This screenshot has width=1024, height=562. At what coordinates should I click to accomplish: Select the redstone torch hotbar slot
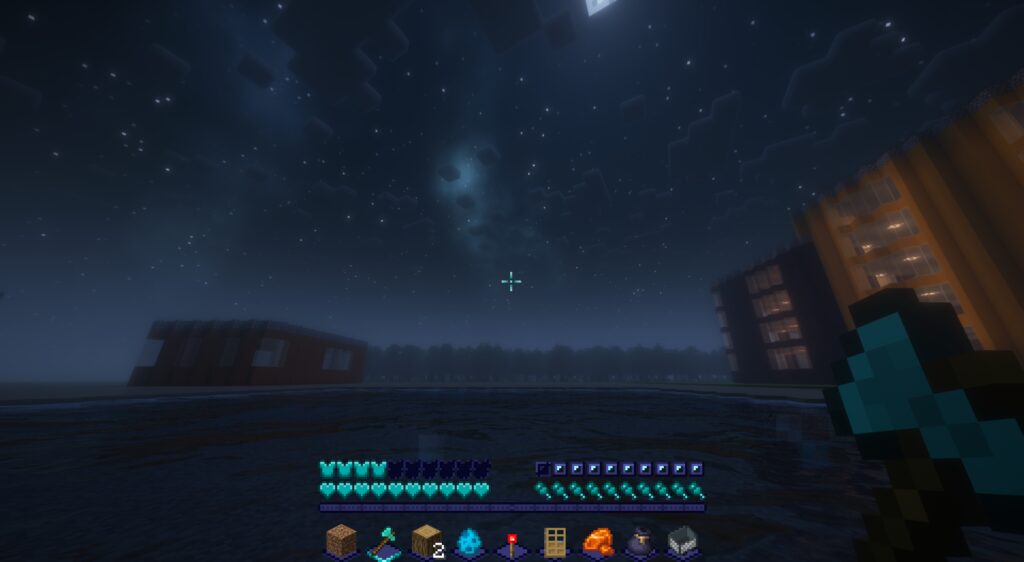[x=512, y=541]
